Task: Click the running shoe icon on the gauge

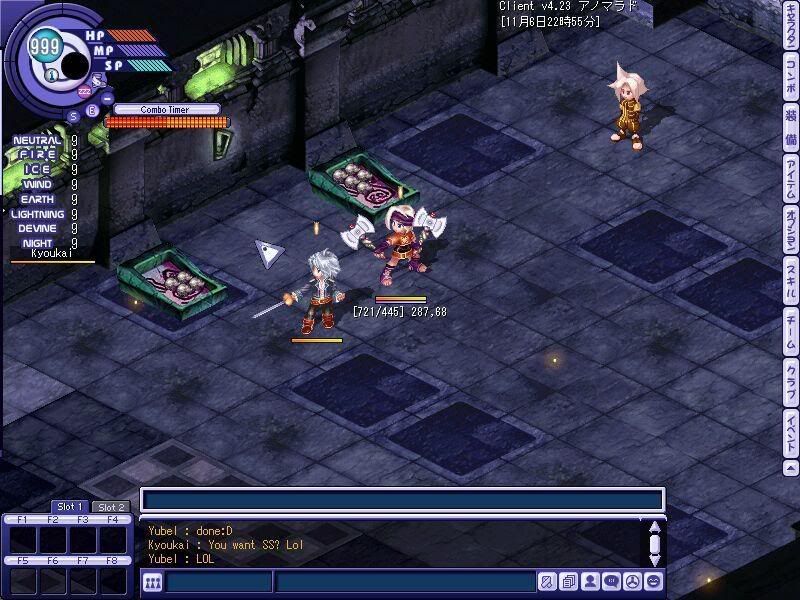Action: [96, 78]
